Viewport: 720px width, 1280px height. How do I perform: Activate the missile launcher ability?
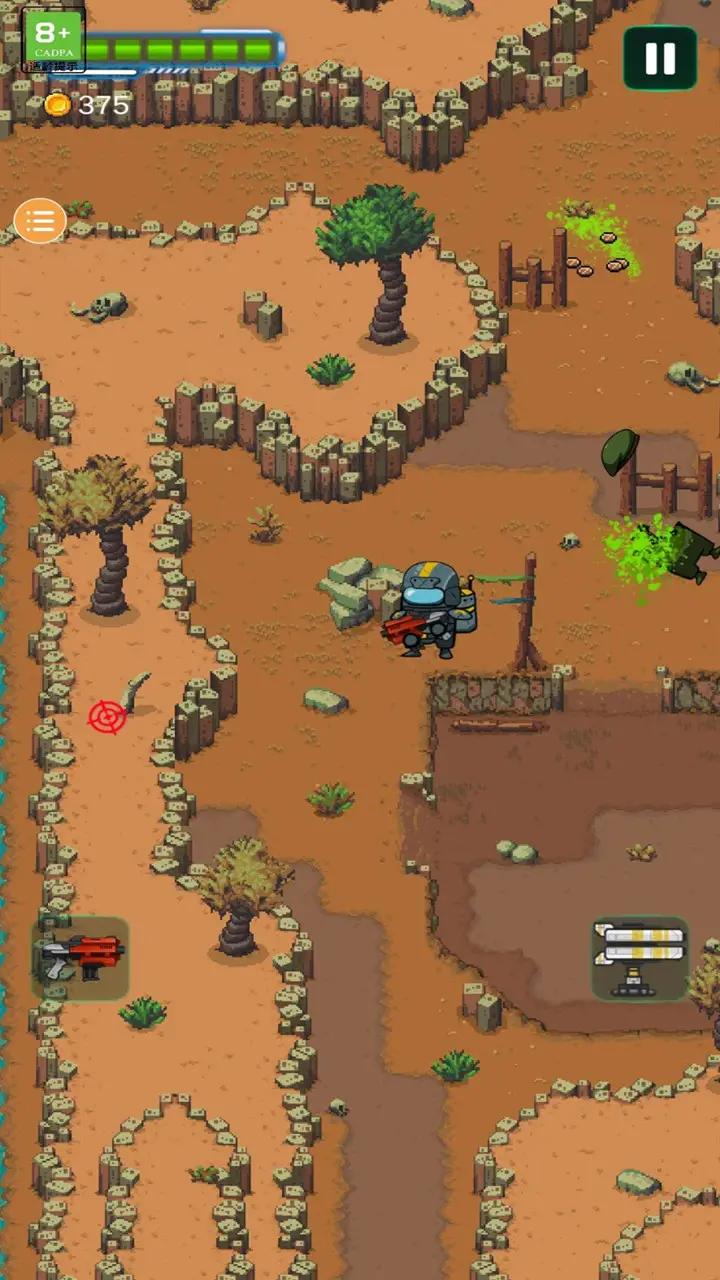(640, 958)
